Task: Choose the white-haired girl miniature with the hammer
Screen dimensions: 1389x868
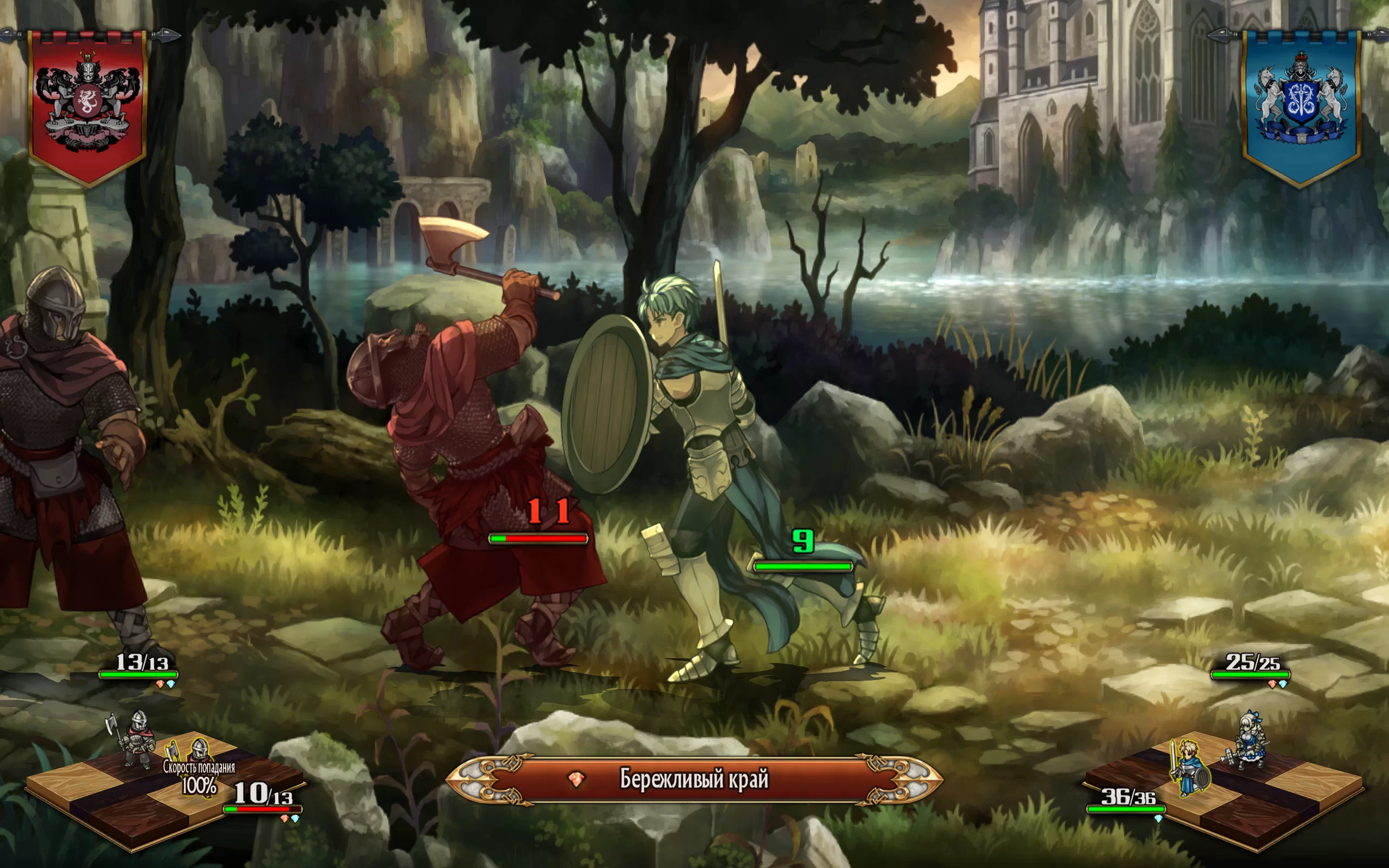Action: pos(1250,741)
